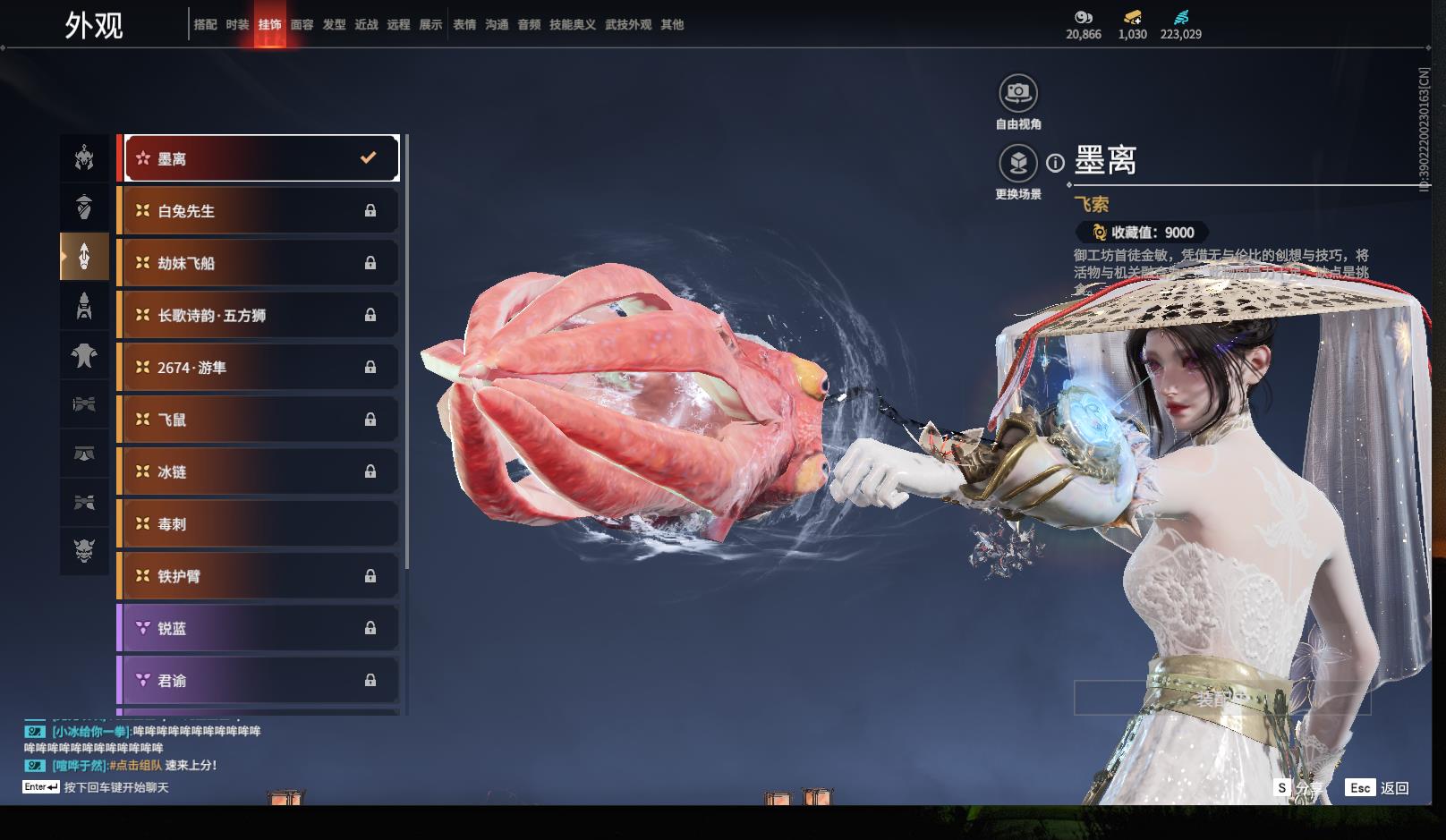This screenshot has width=1446, height=840.
Task: Open the 搭配 tab
Action: coord(205,25)
